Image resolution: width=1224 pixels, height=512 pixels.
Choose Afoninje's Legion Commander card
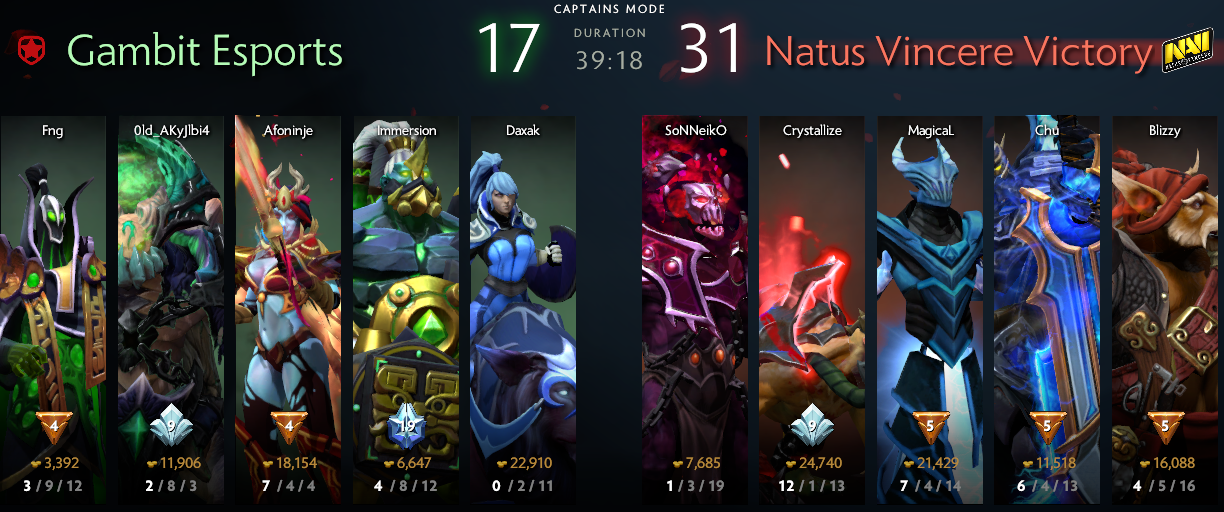[x=288, y=300]
